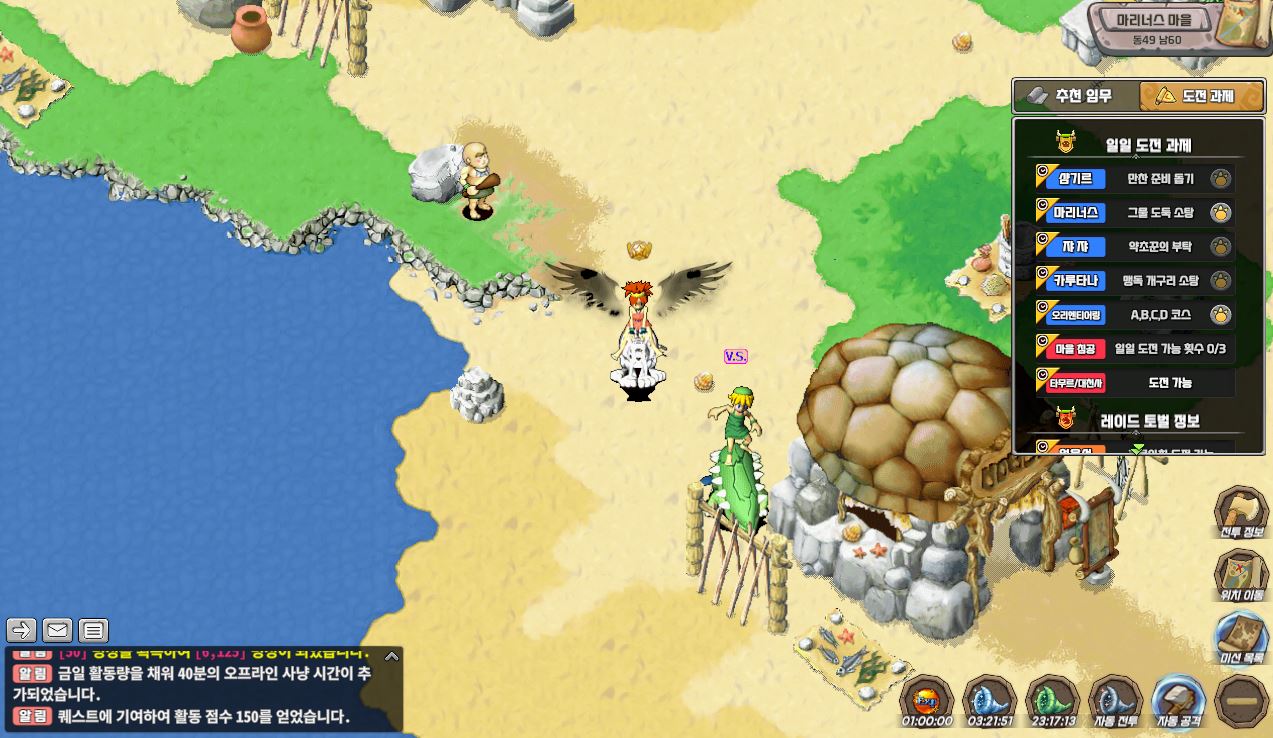The width and height of the screenshot is (1273, 738).
Task: Choose the 타무르/대천사 도전 가능 row
Action: (1135, 382)
